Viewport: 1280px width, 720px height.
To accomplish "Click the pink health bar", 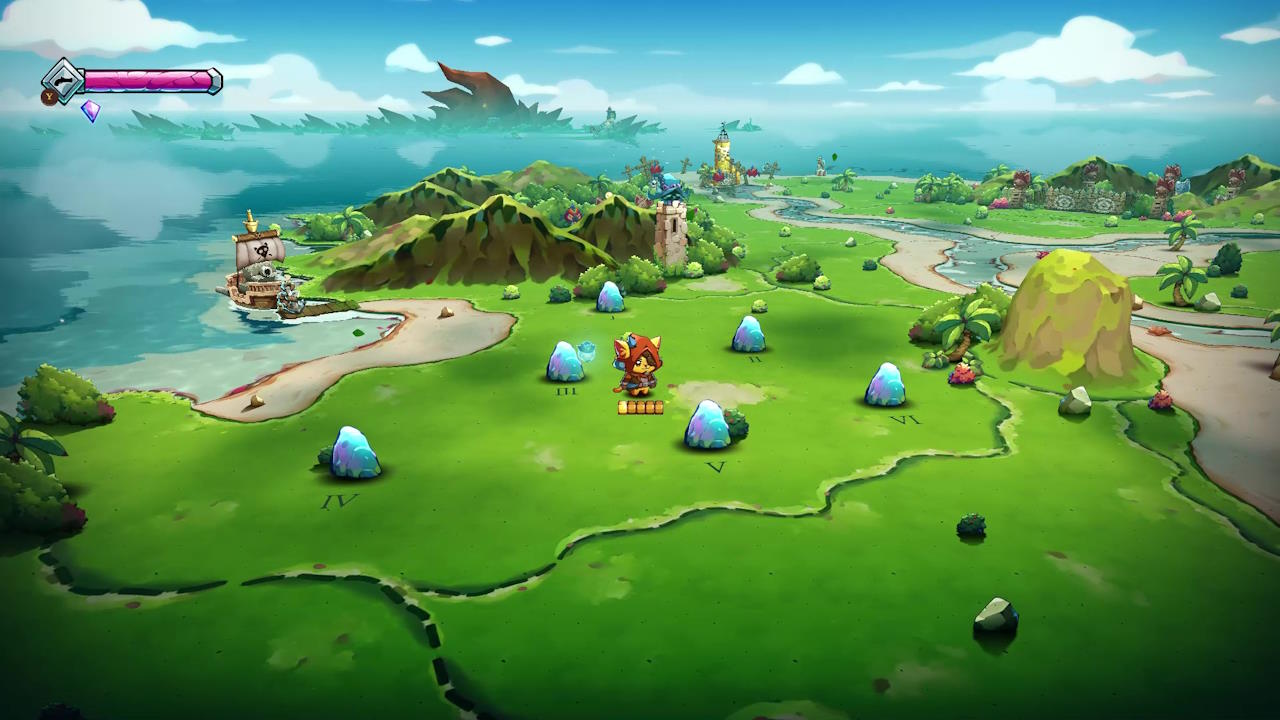I will pos(150,80).
